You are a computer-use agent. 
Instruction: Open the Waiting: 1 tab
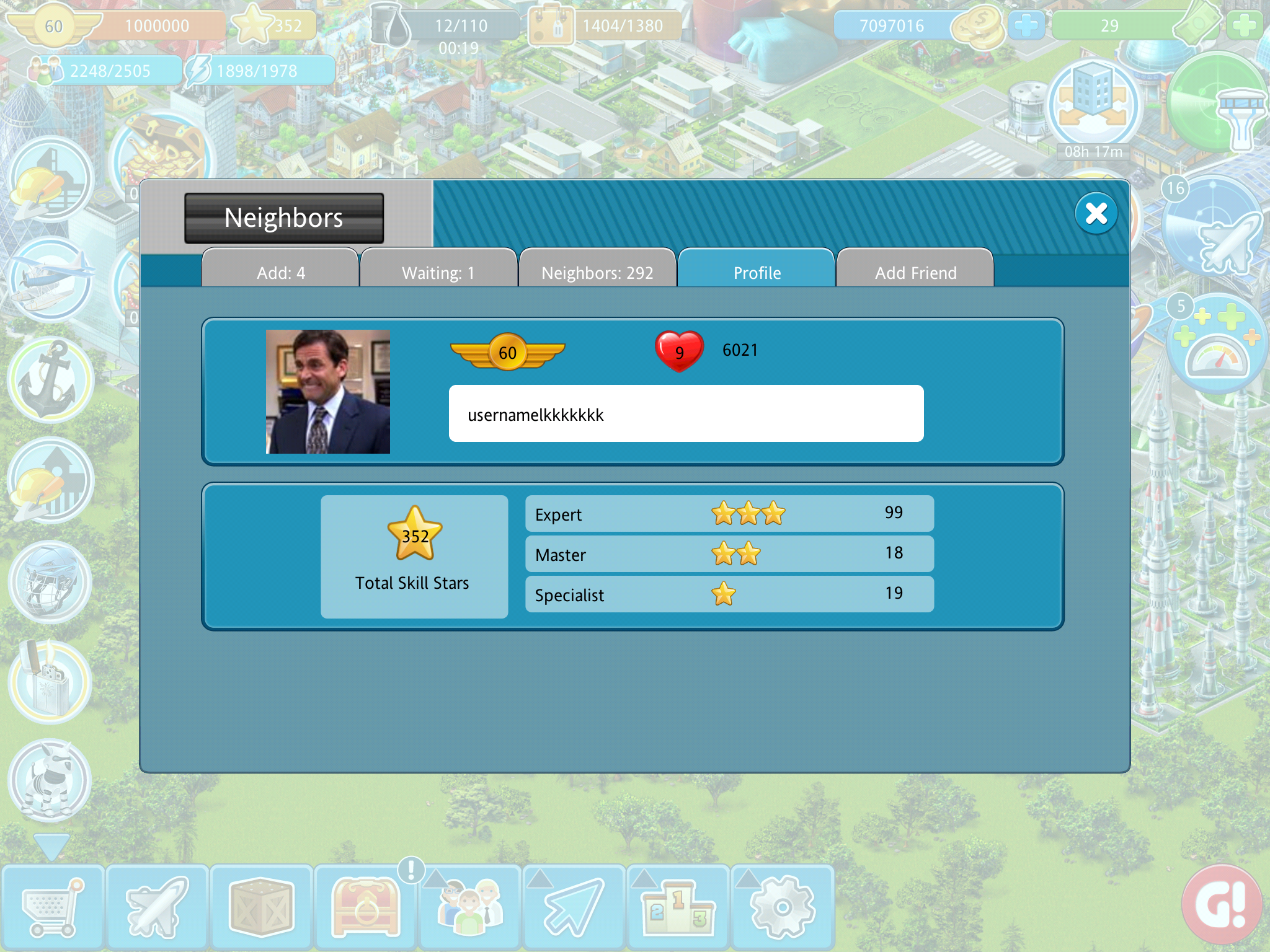[x=438, y=272]
